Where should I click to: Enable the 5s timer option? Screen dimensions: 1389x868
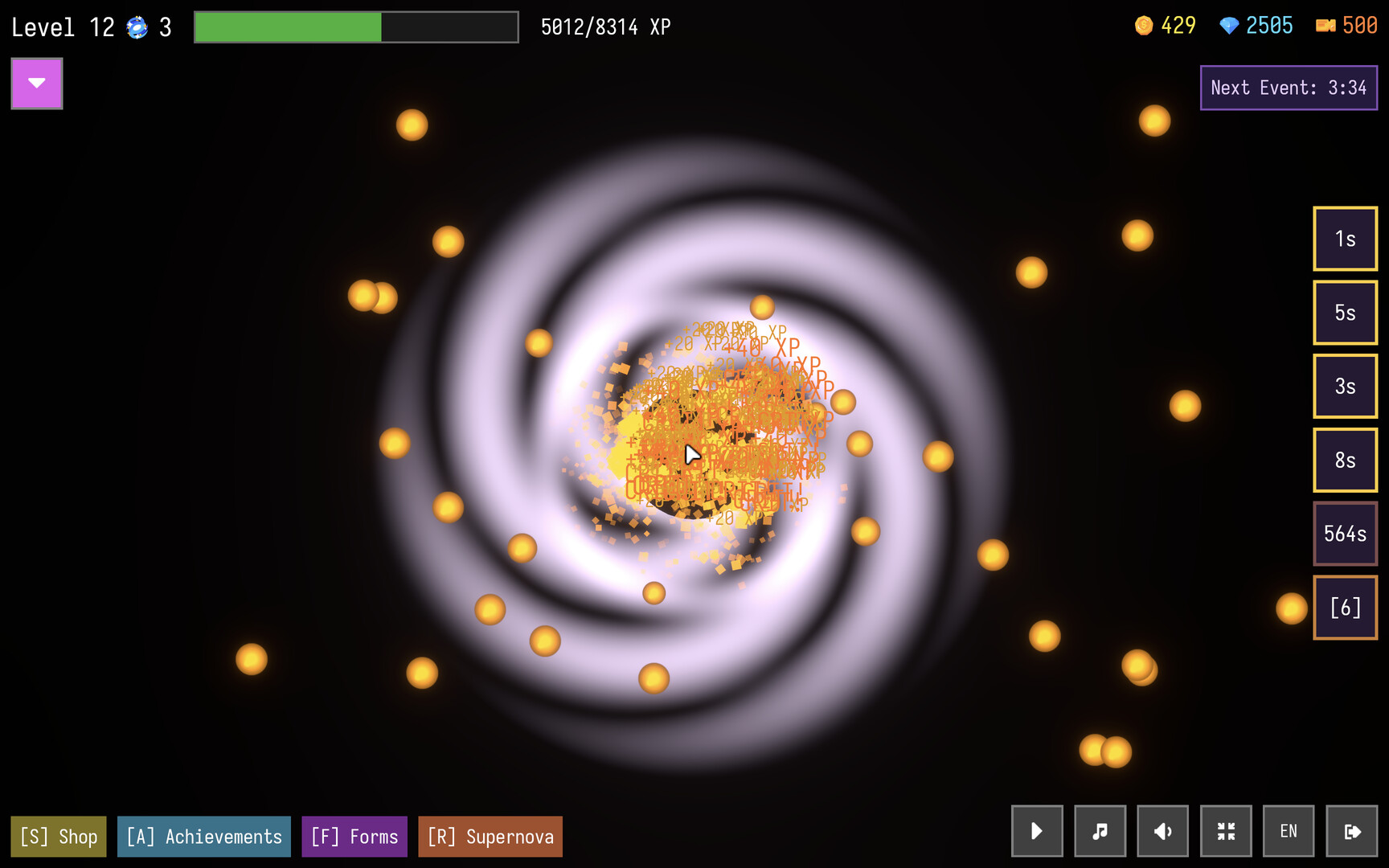pyautogui.click(x=1345, y=313)
